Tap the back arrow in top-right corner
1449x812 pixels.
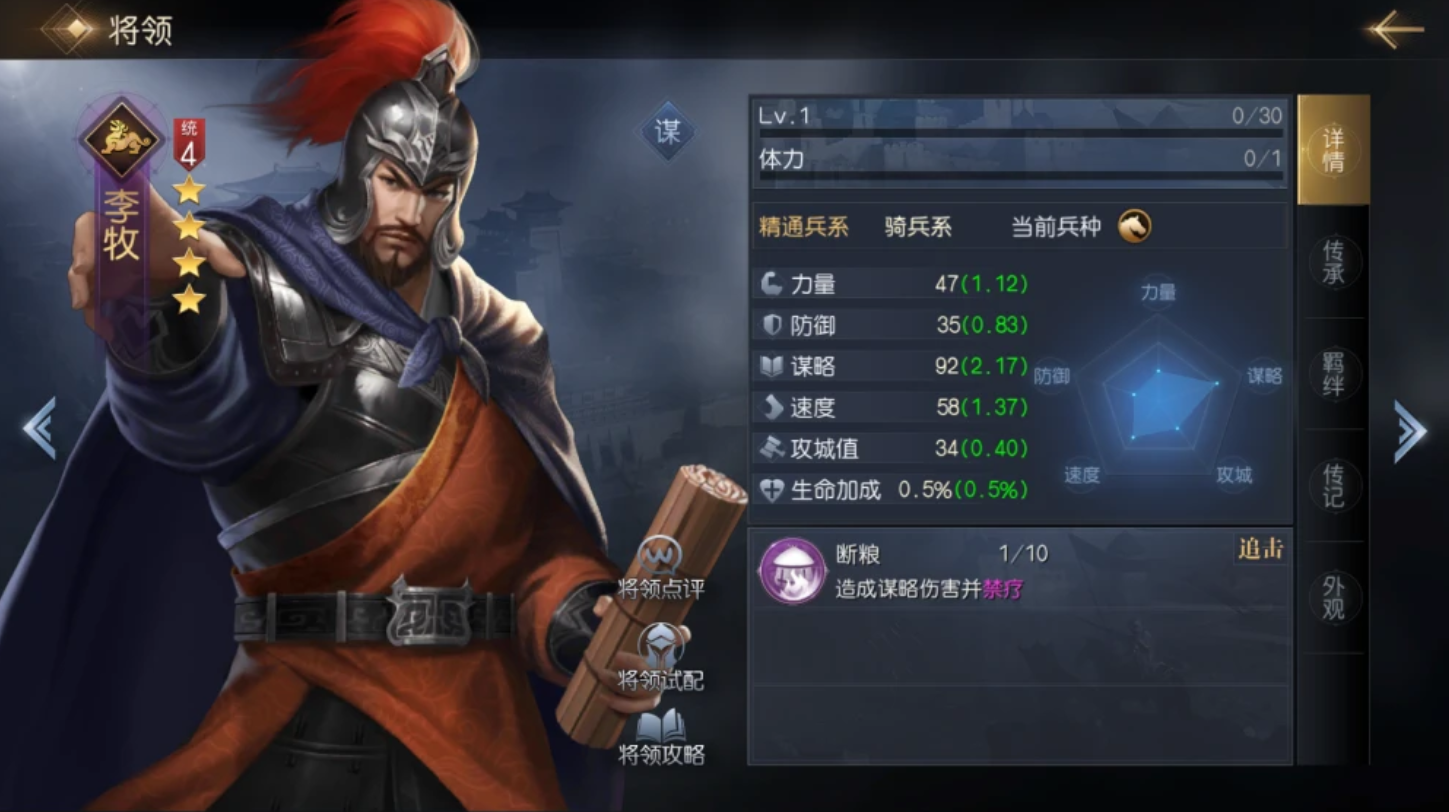[1397, 29]
